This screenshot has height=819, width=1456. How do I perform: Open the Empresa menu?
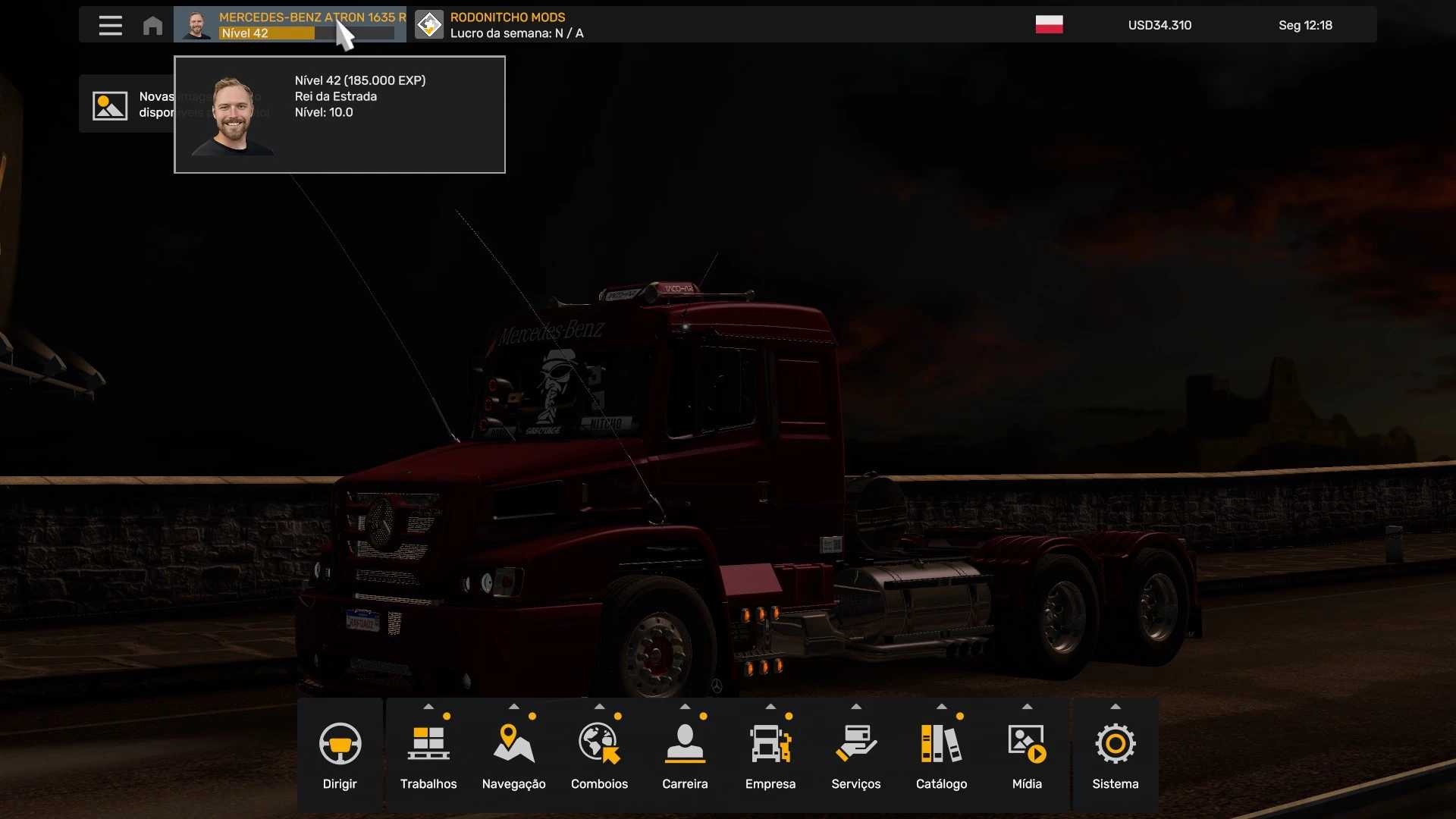click(x=770, y=754)
